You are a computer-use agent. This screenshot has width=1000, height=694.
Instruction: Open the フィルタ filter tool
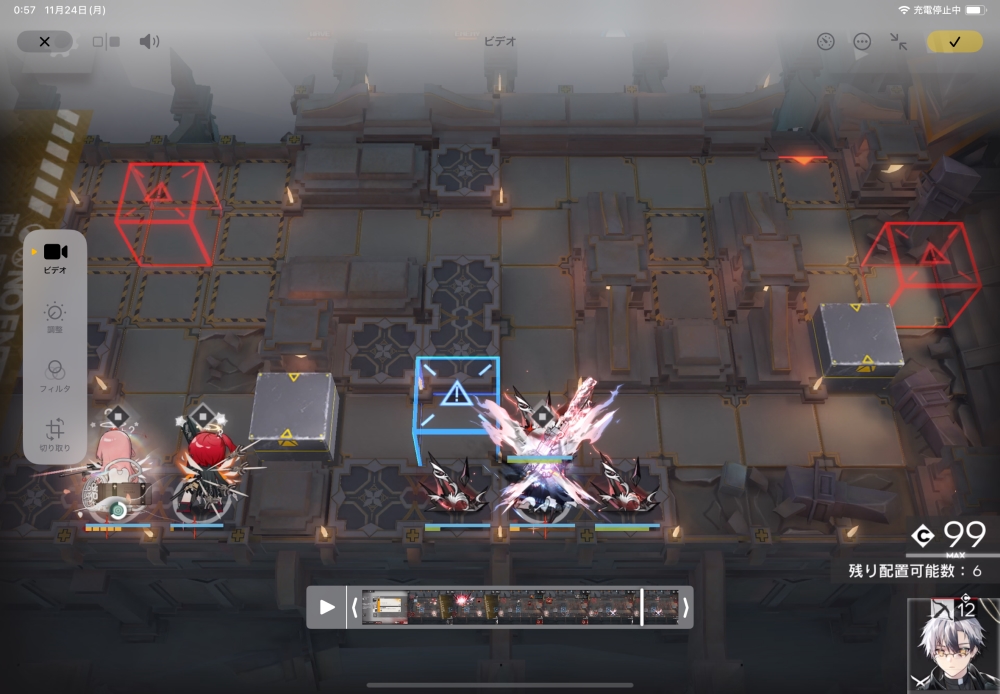click(55, 374)
